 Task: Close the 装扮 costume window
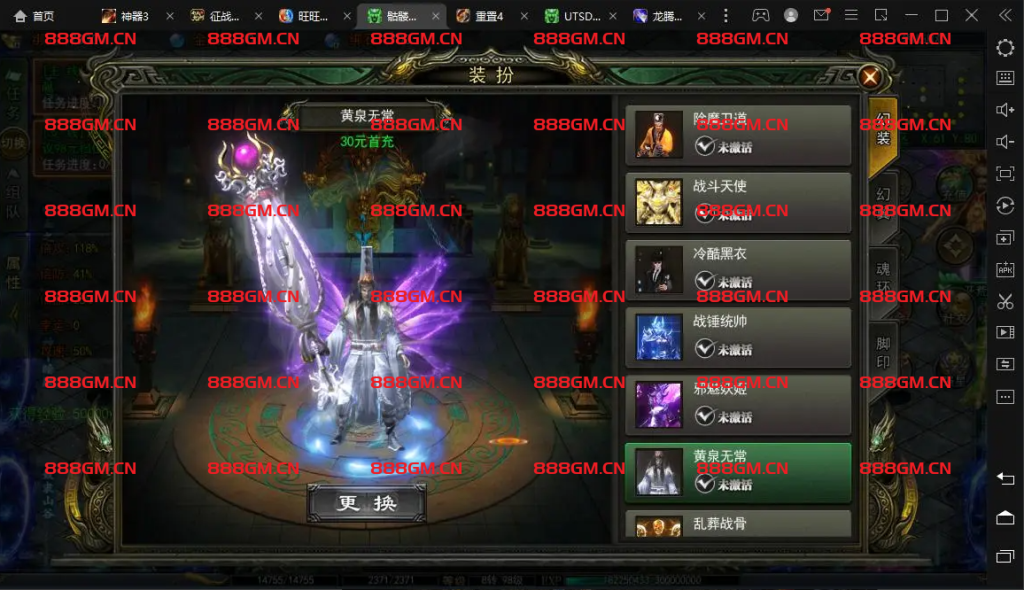coord(871,76)
